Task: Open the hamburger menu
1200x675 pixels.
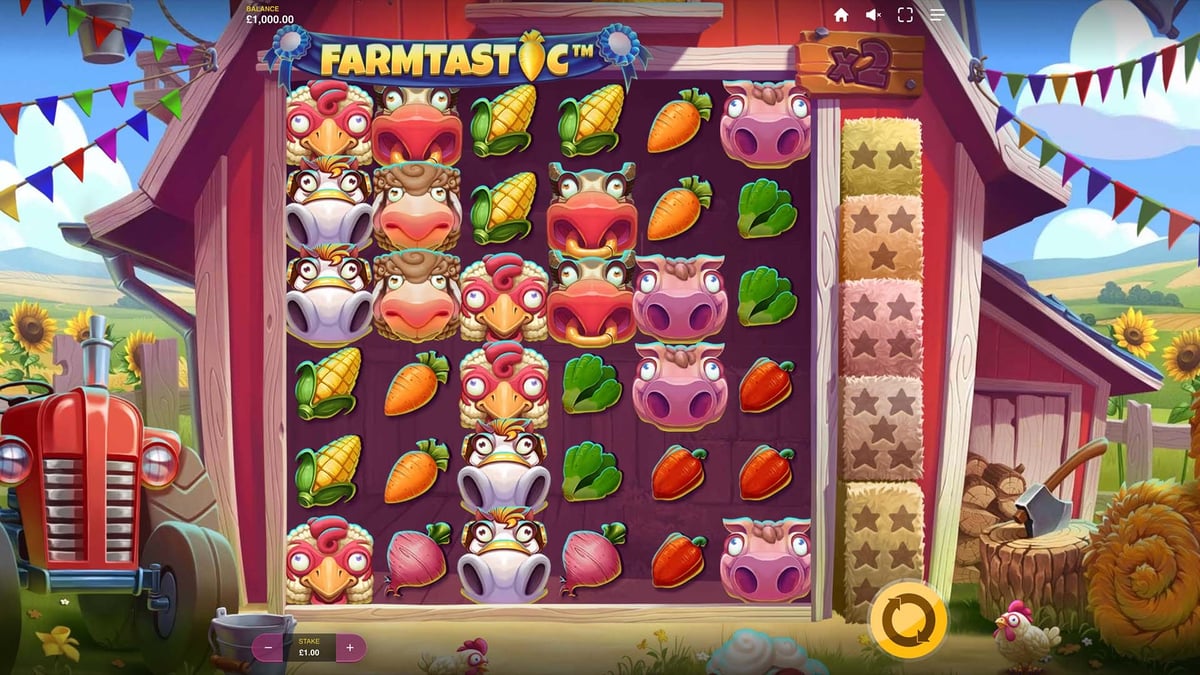Action: pos(937,15)
